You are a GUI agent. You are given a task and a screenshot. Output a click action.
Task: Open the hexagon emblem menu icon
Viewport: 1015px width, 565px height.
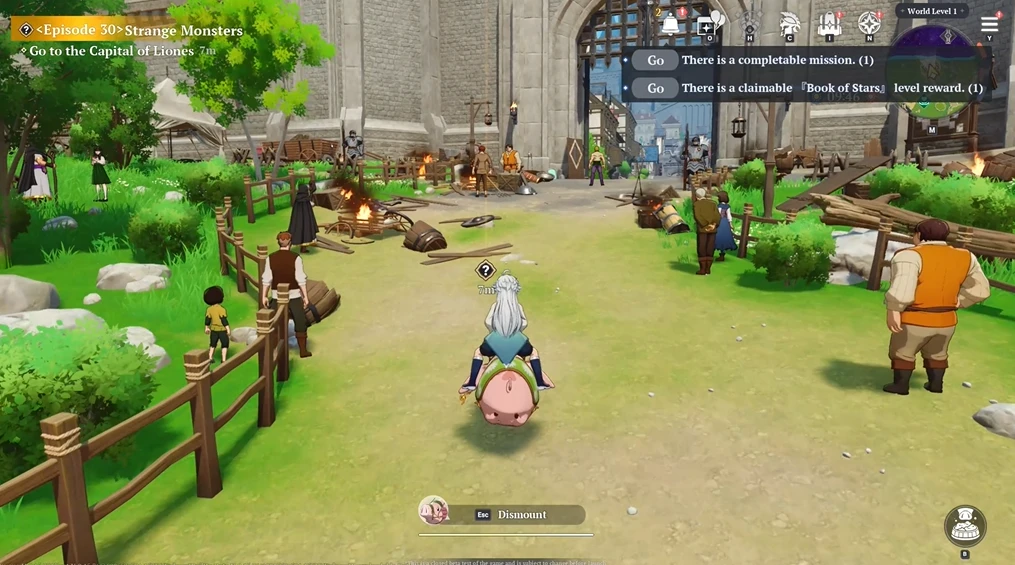click(750, 24)
